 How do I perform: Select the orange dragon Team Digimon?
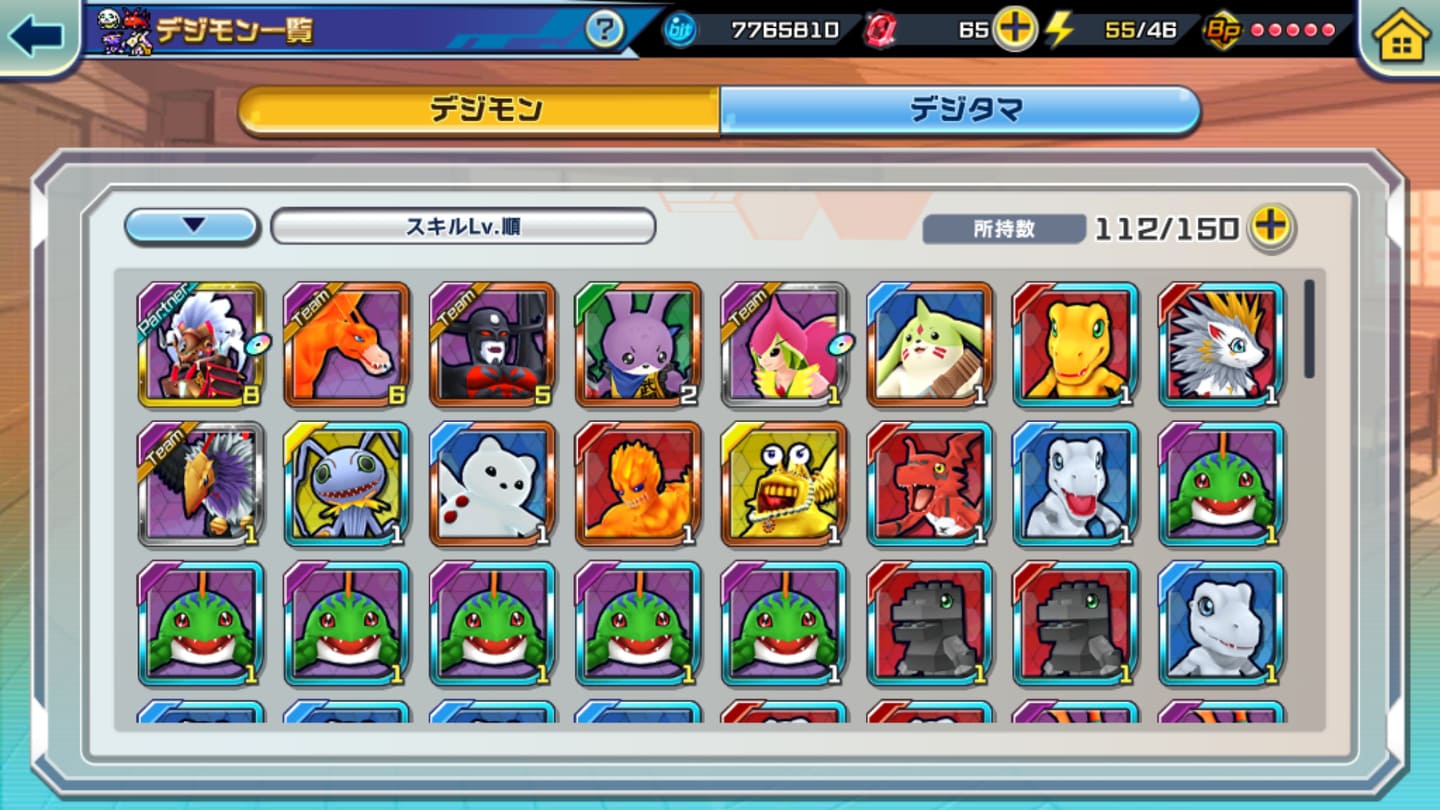(x=347, y=344)
